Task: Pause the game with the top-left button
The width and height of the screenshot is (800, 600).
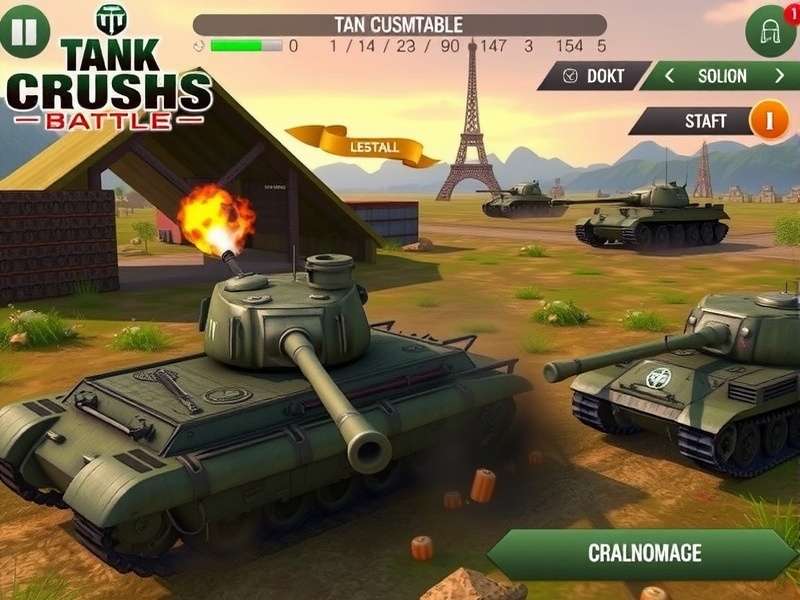Action: [23, 32]
